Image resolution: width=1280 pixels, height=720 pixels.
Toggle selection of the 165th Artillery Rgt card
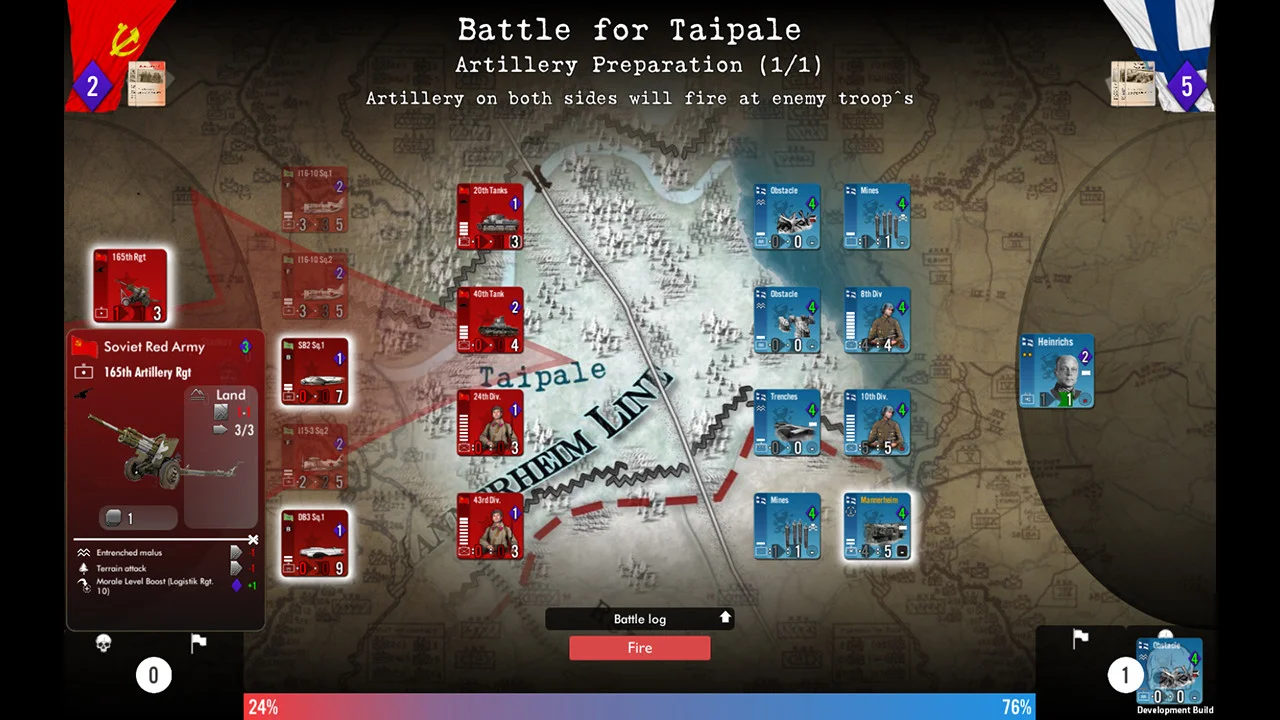tap(130, 285)
